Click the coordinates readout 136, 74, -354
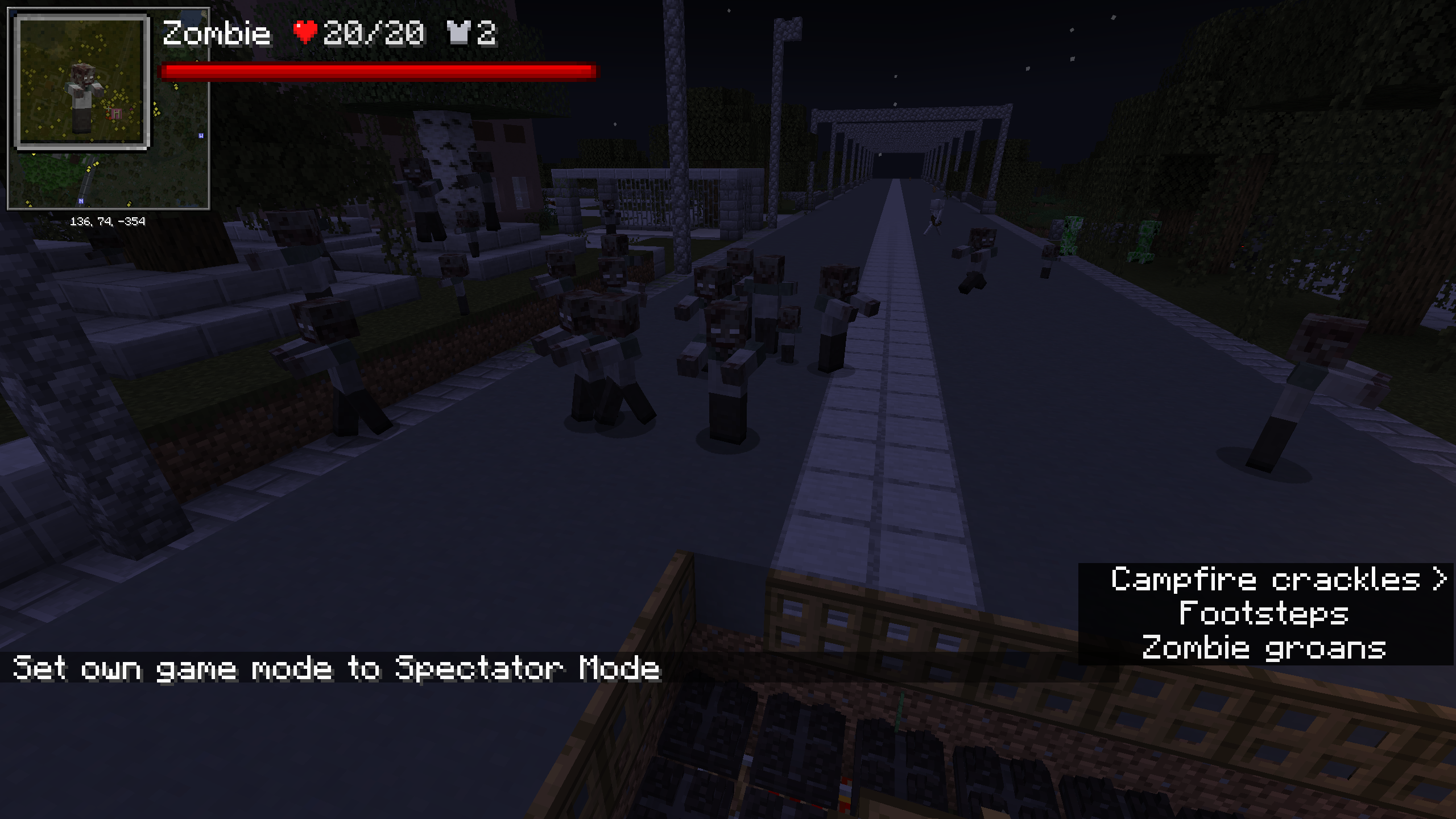 coord(108,221)
